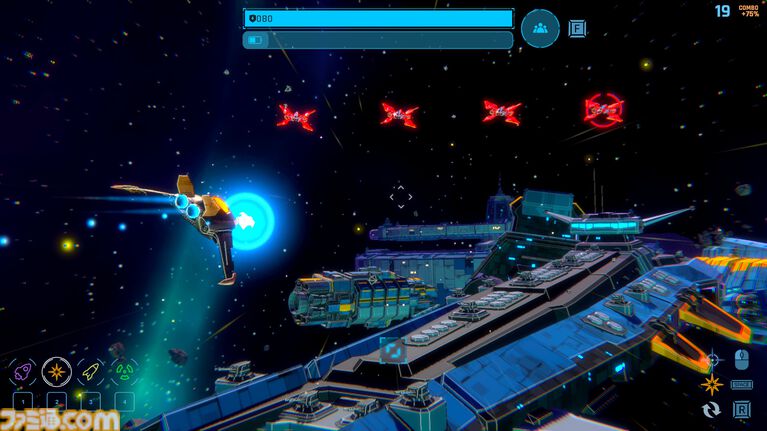Choose the orange starburst weapon icon
The height and width of the screenshot is (431, 767).
pyautogui.click(x=57, y=372)
